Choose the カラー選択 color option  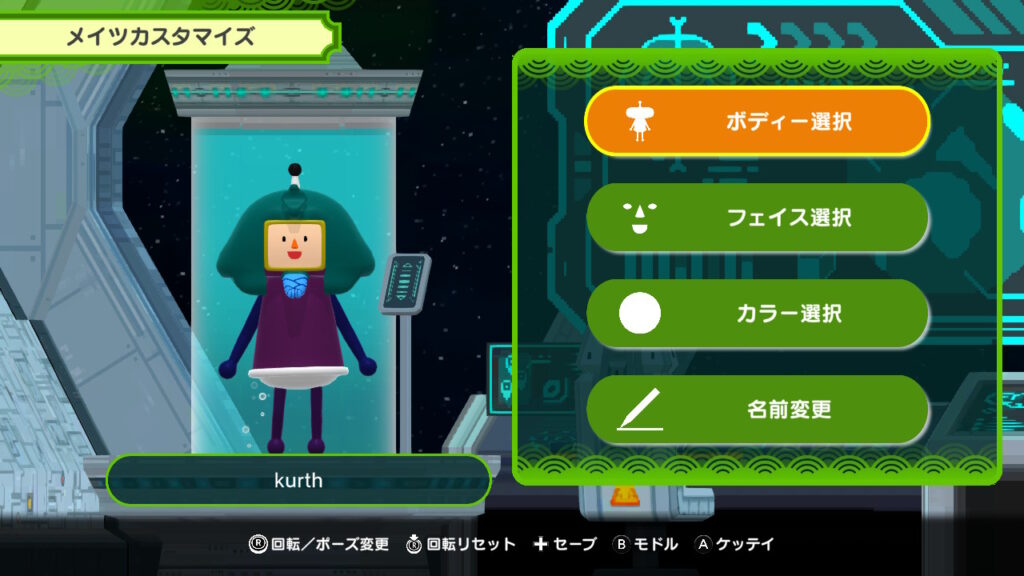coord(757,313)
